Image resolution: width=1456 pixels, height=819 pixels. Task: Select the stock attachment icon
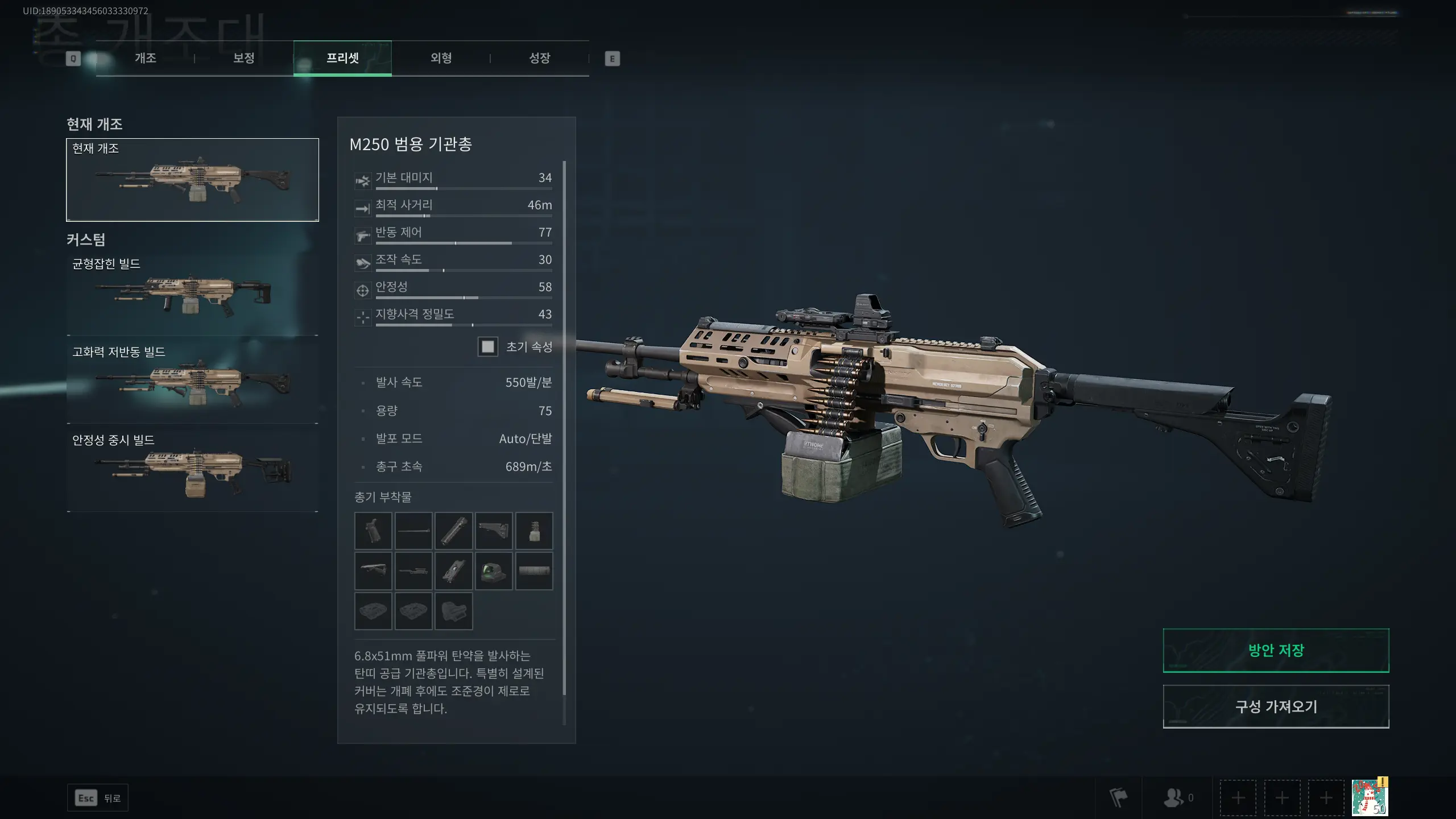tap(494, 531)
